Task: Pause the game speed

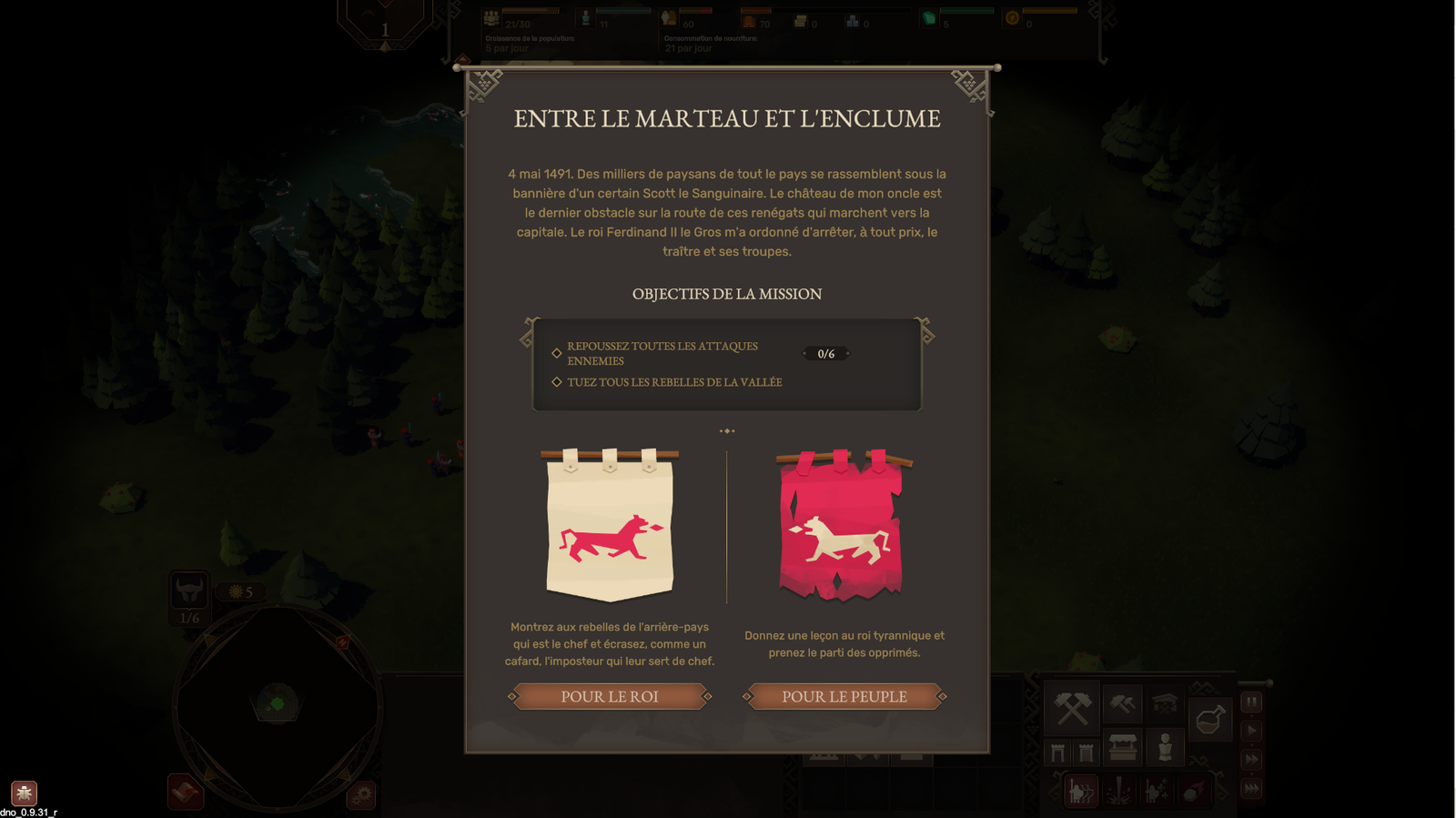Action: (x=1252, y=702)
